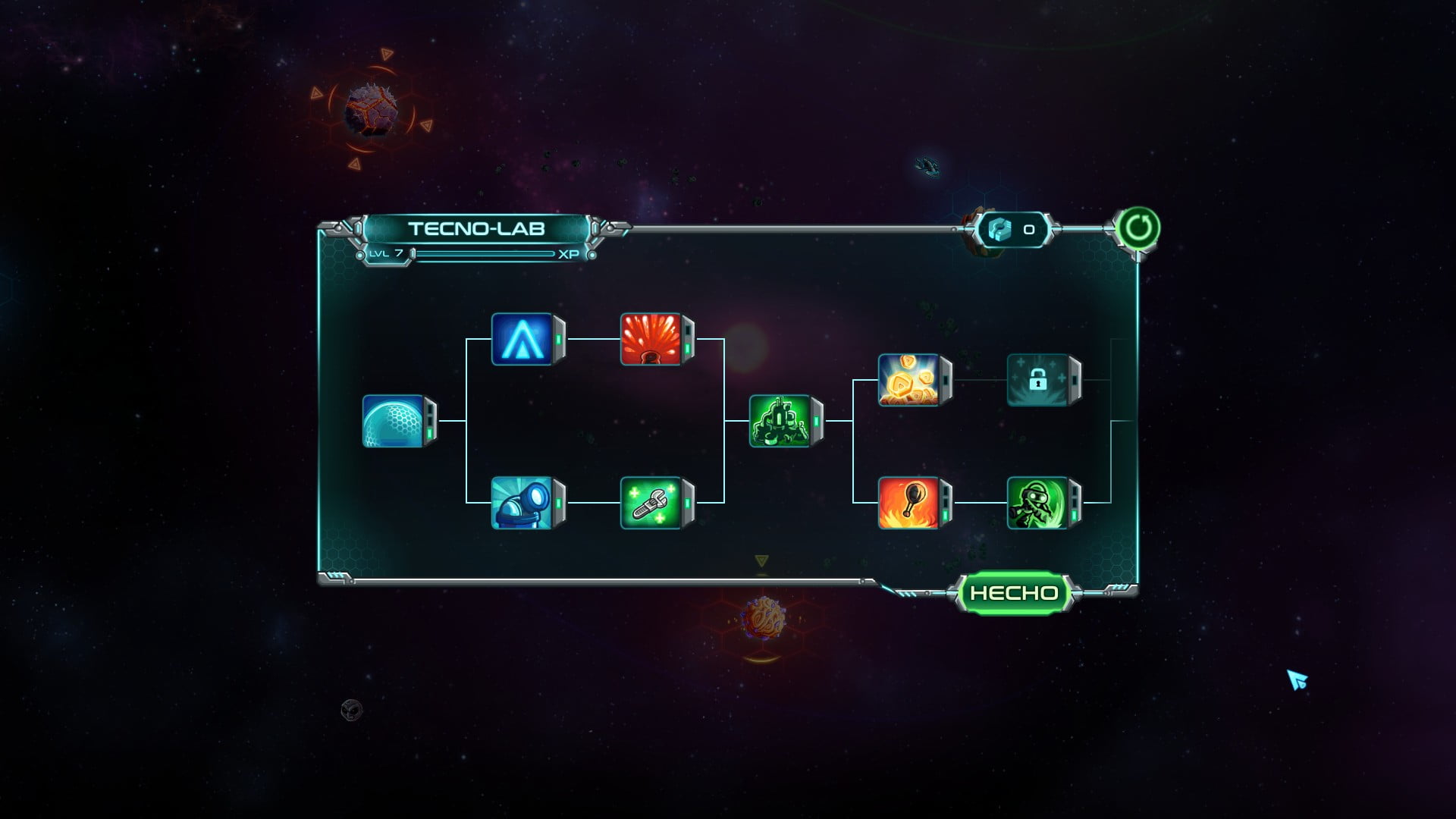Reset upgrades with the green circular arrow
The height and width of the screenshot is (819, 1456).
1137,227
